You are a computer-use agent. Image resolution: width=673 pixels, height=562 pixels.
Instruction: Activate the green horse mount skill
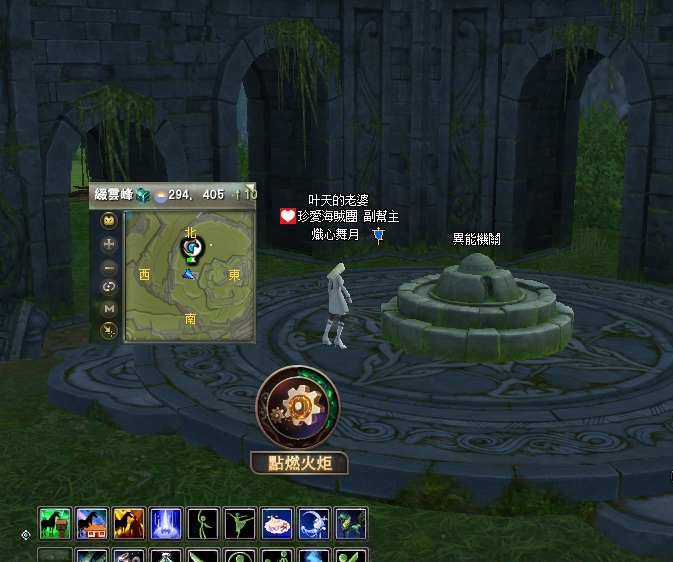click(54, 523)
